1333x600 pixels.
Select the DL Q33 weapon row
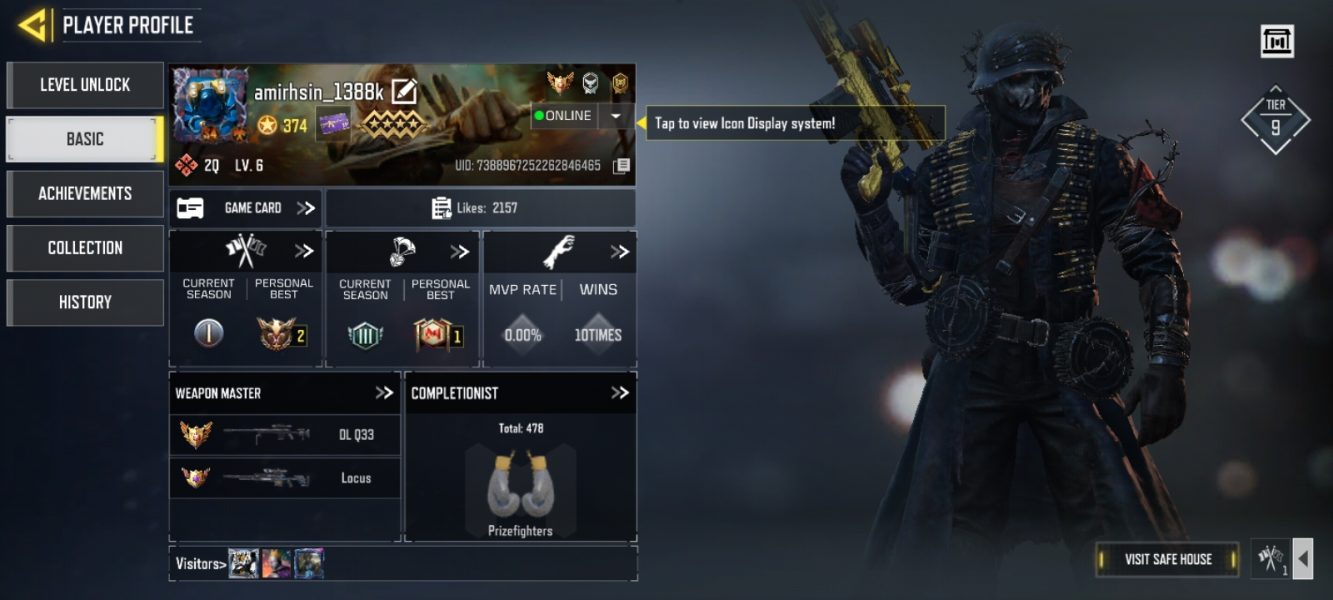[285, 435]
